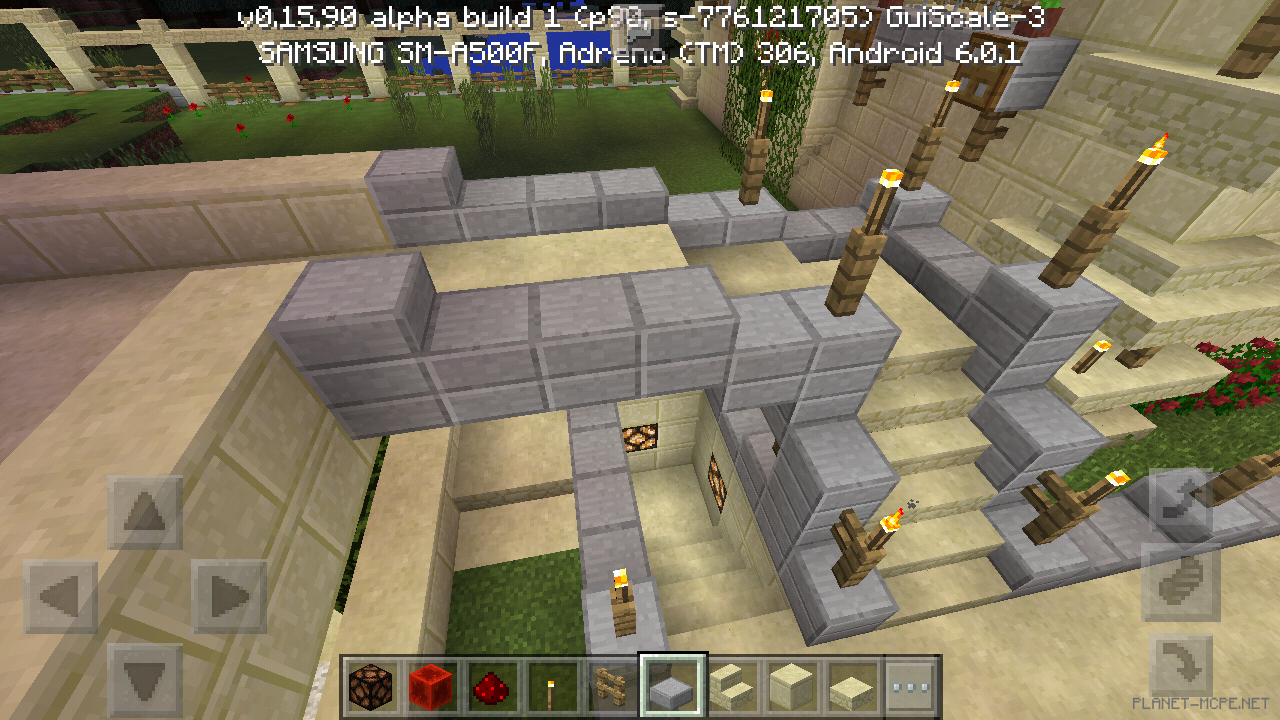Tap the jump button on the right side
Screen dimensions: 1280x720
[x=1180, y=585]
